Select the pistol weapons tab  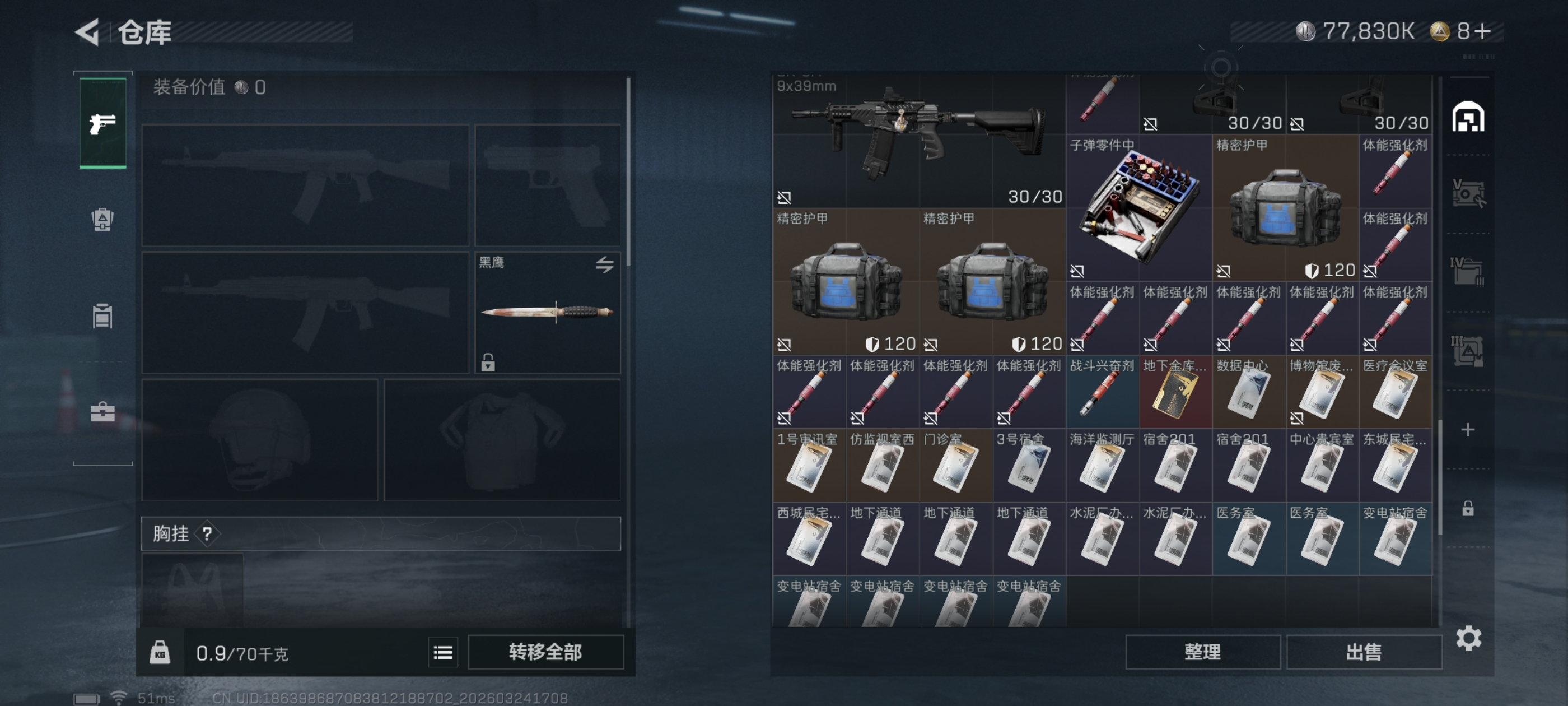point(103,124)
